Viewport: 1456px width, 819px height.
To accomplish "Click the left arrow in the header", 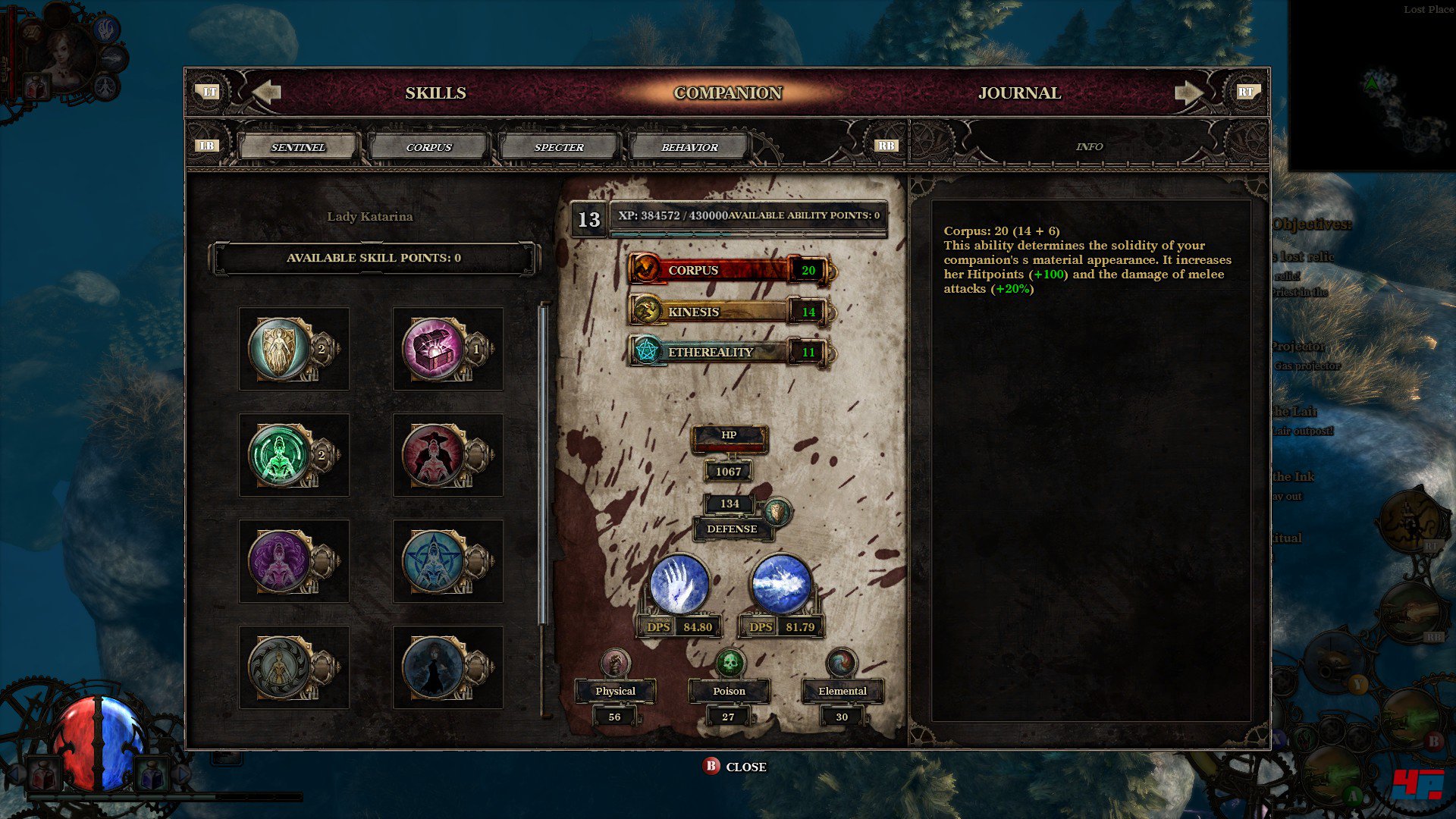I will (x=266, y=93).
